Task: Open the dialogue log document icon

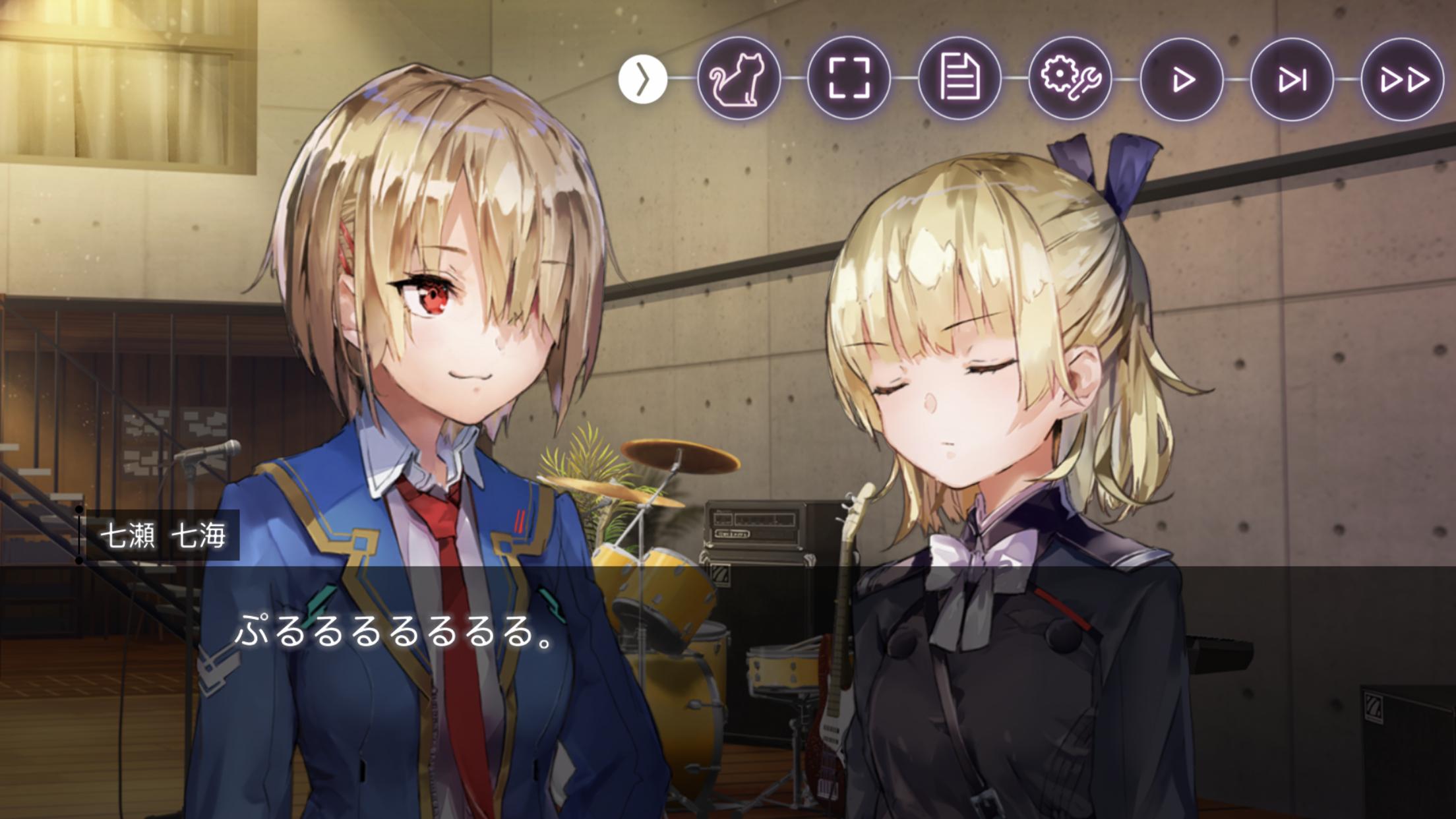Action: [x=959, y=78]
